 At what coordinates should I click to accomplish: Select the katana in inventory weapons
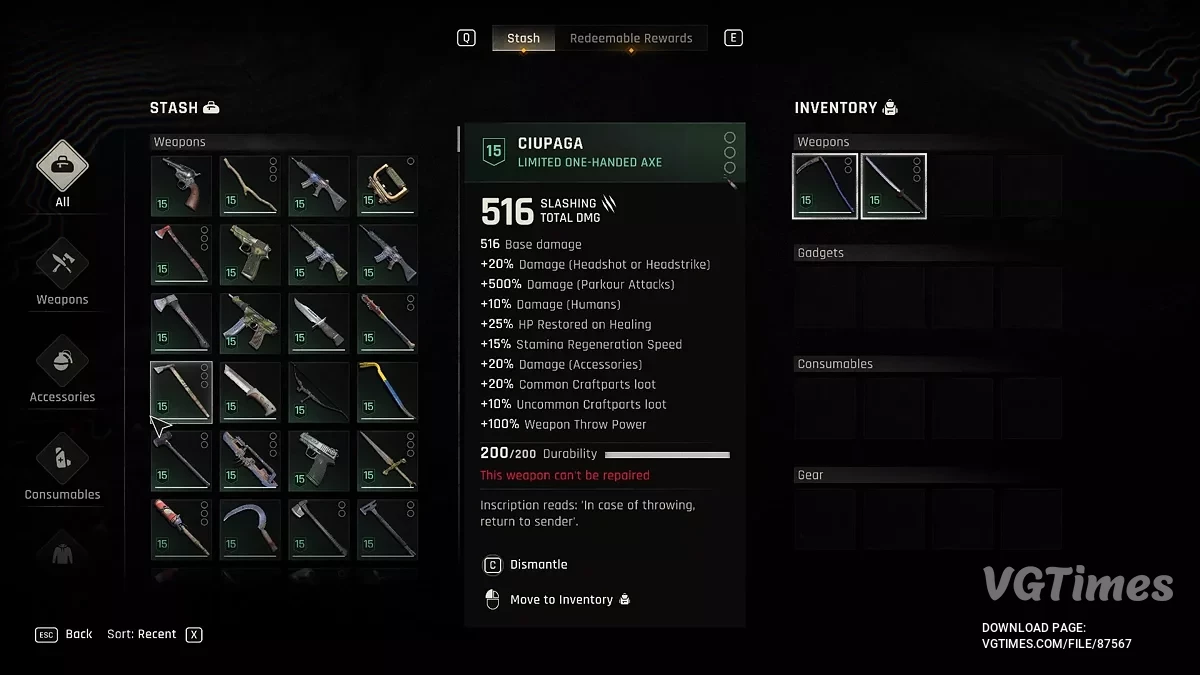click(894, 186)
